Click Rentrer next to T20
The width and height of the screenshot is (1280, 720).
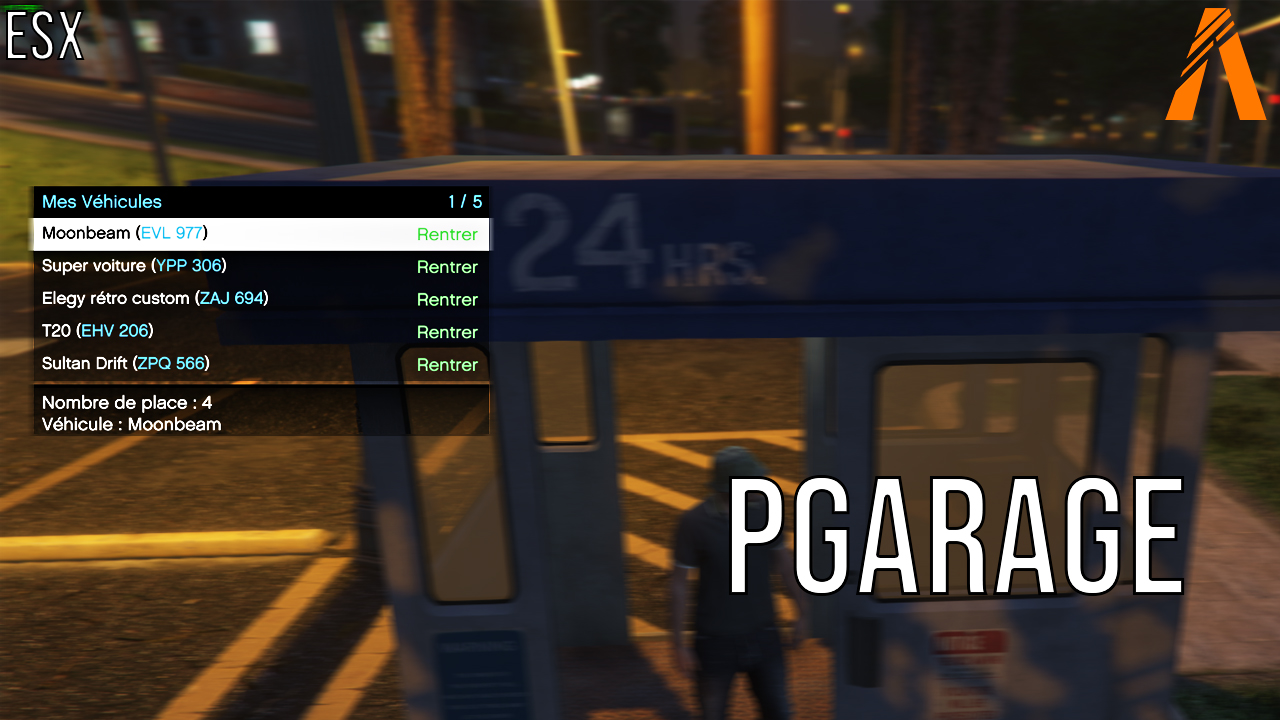coord(447,331)
